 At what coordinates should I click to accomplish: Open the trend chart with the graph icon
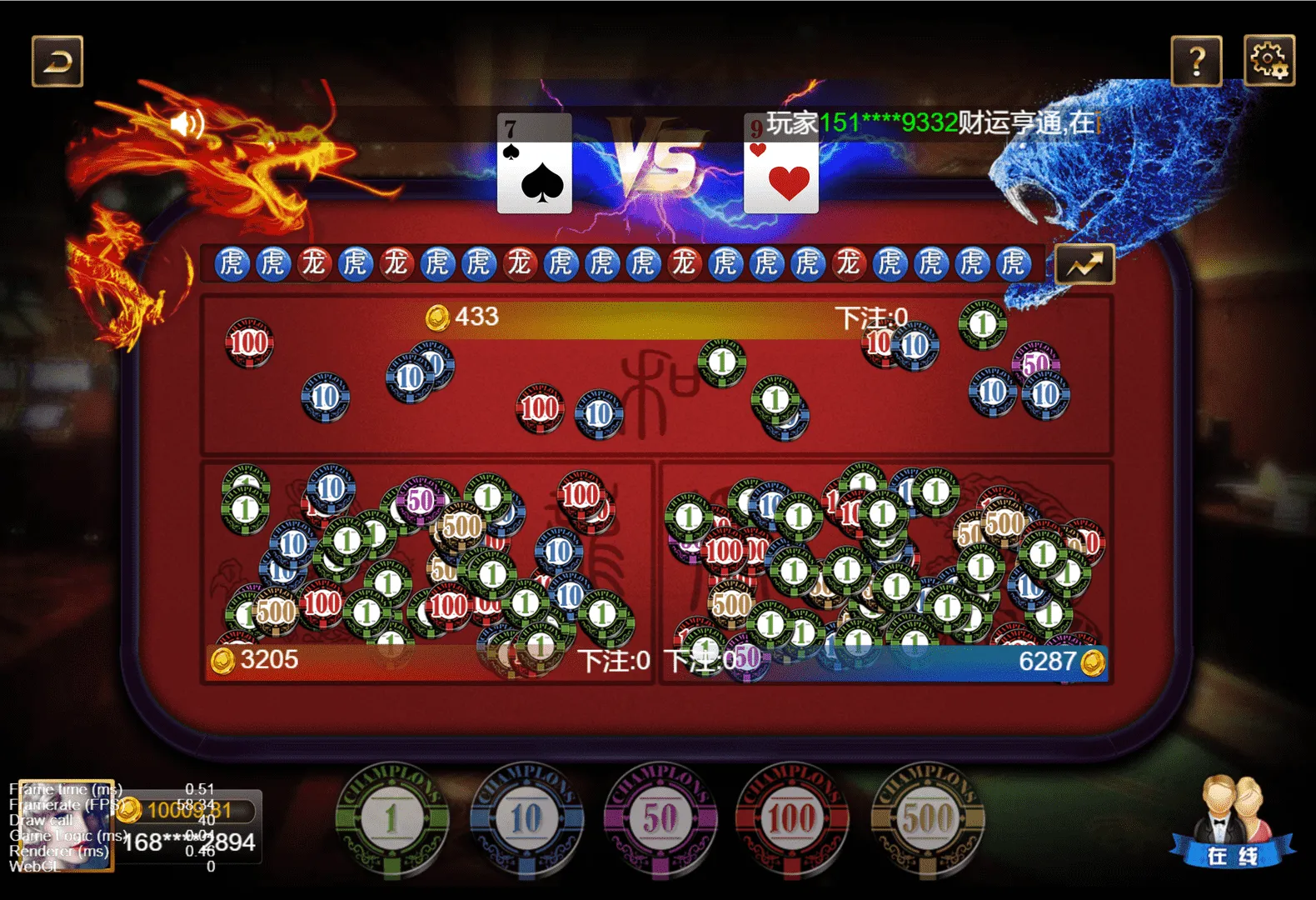coord(1084,262)
